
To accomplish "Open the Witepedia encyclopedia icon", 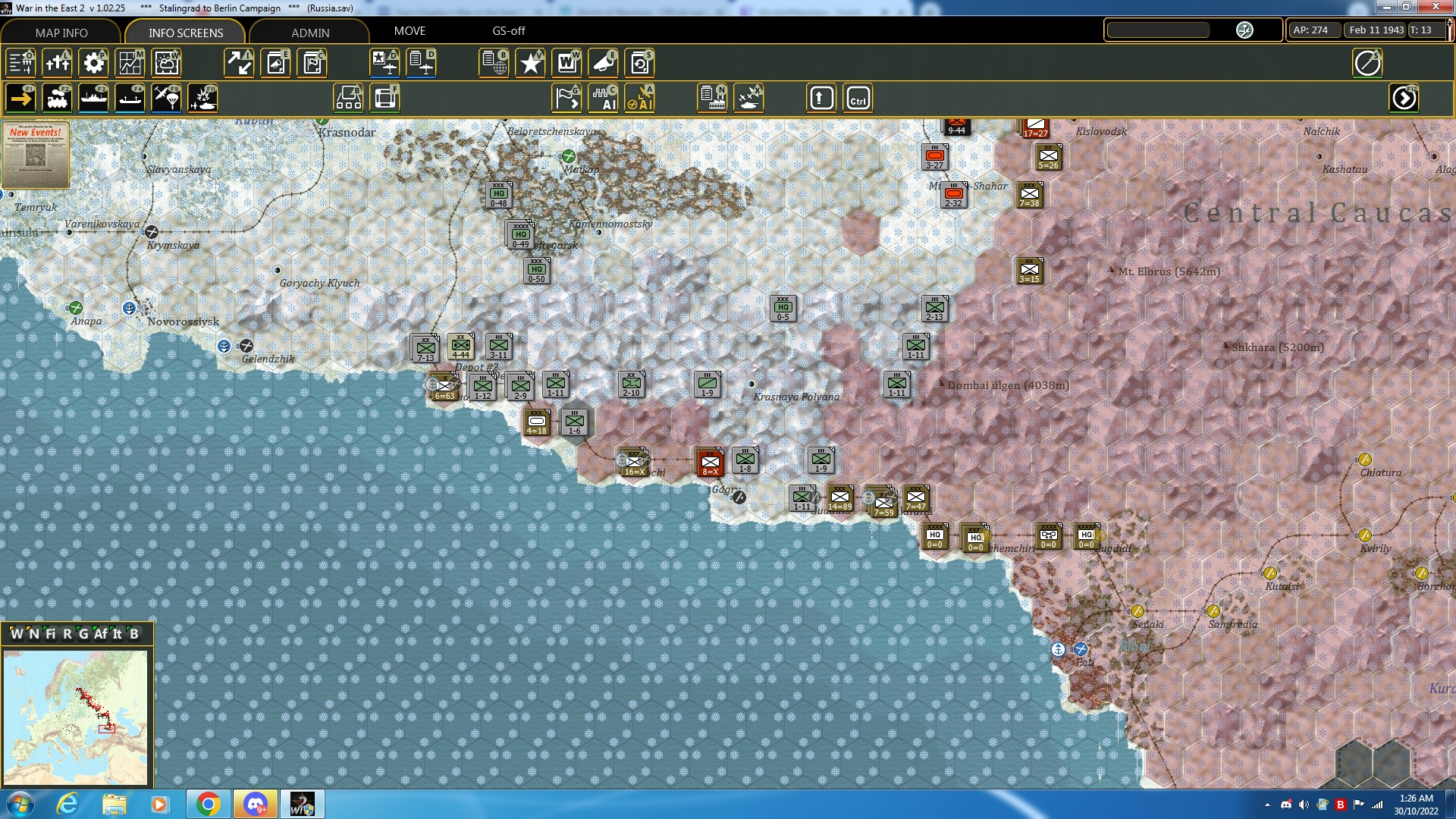I will (566, 63).
